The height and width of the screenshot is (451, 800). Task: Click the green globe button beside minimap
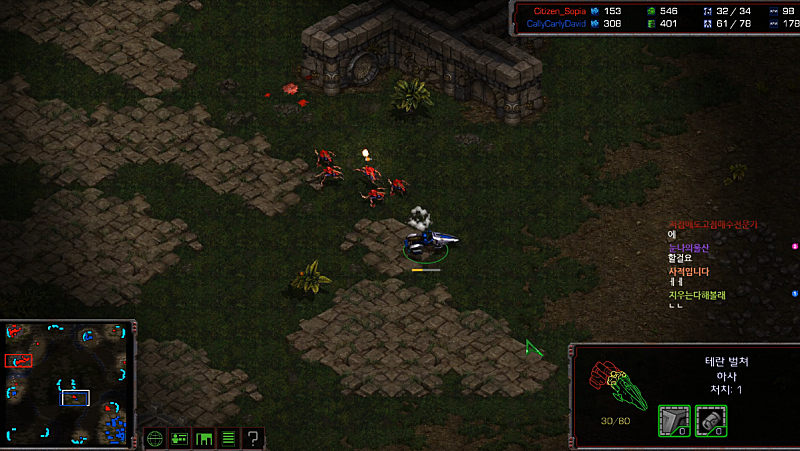[x=155, y=438]
